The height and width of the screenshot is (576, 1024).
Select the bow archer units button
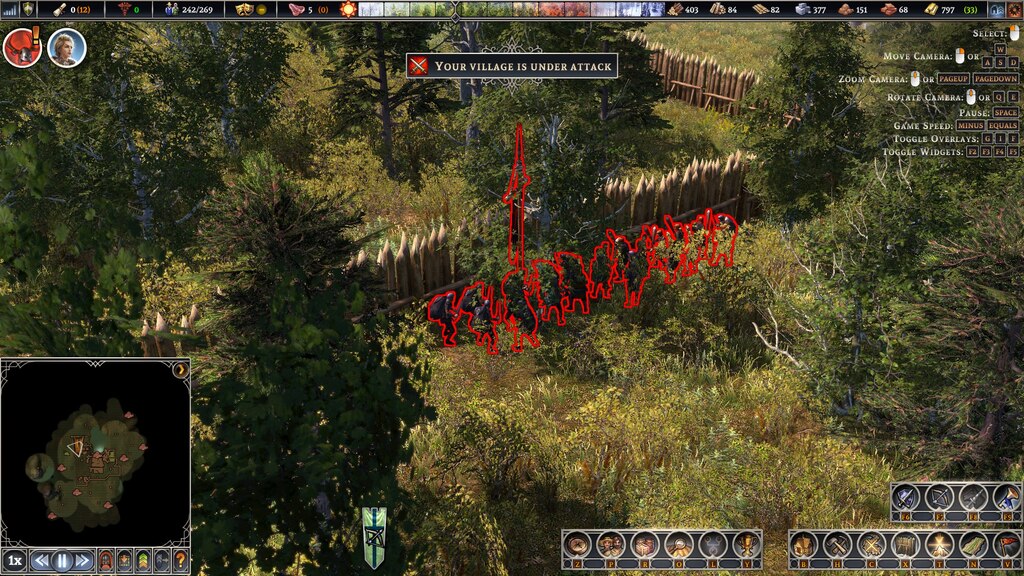tap(939, 498)
